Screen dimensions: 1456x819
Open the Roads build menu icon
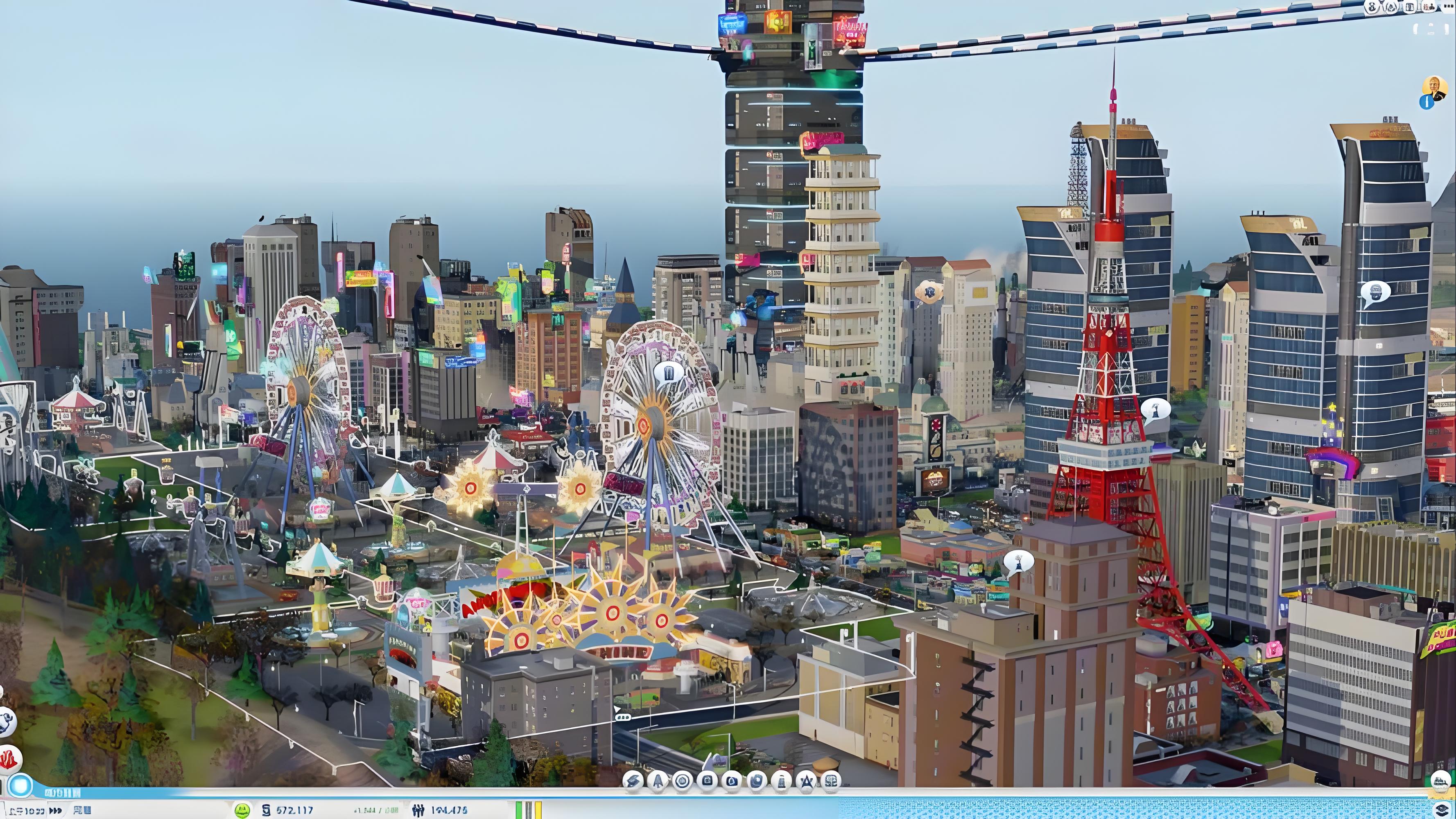633,781
